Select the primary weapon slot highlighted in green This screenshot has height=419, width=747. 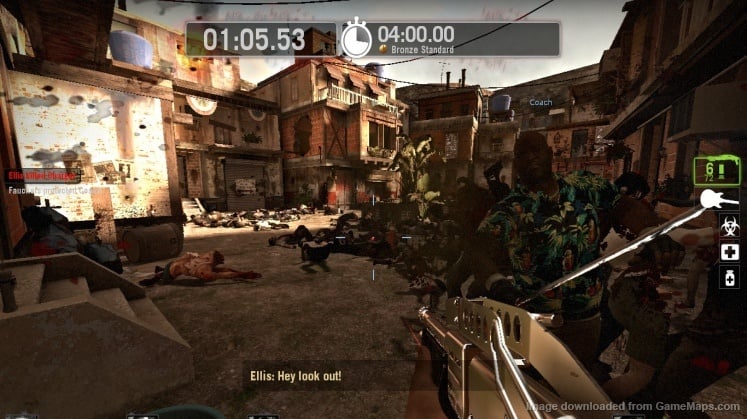[717, 170]
